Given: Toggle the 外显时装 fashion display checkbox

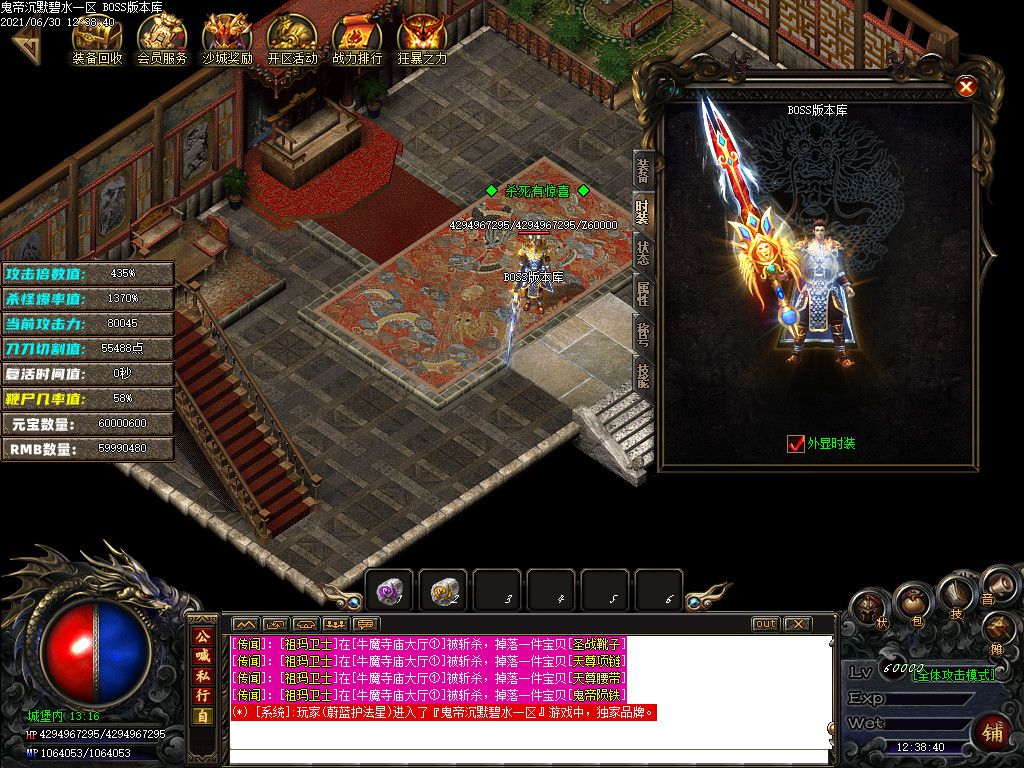Looking at the screenshot, I should 796,443.
